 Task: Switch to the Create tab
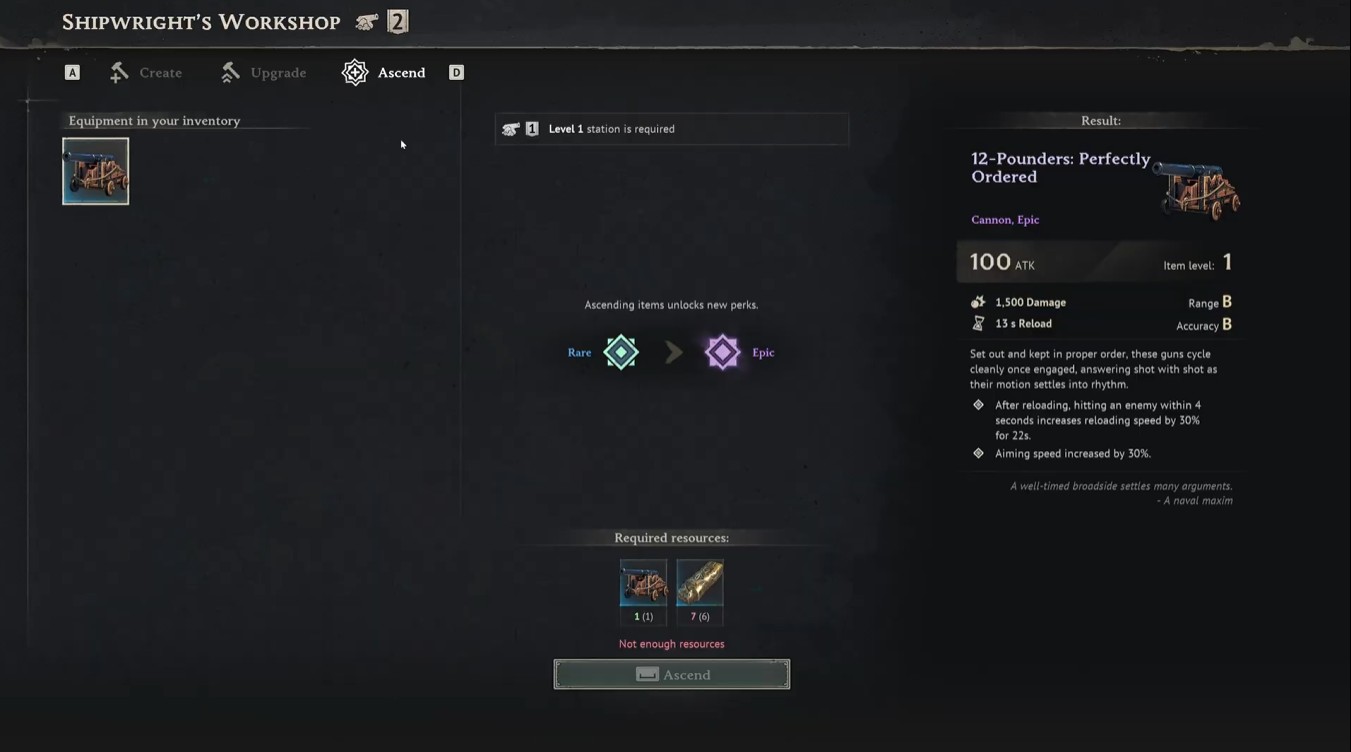[x=162, y=72]
